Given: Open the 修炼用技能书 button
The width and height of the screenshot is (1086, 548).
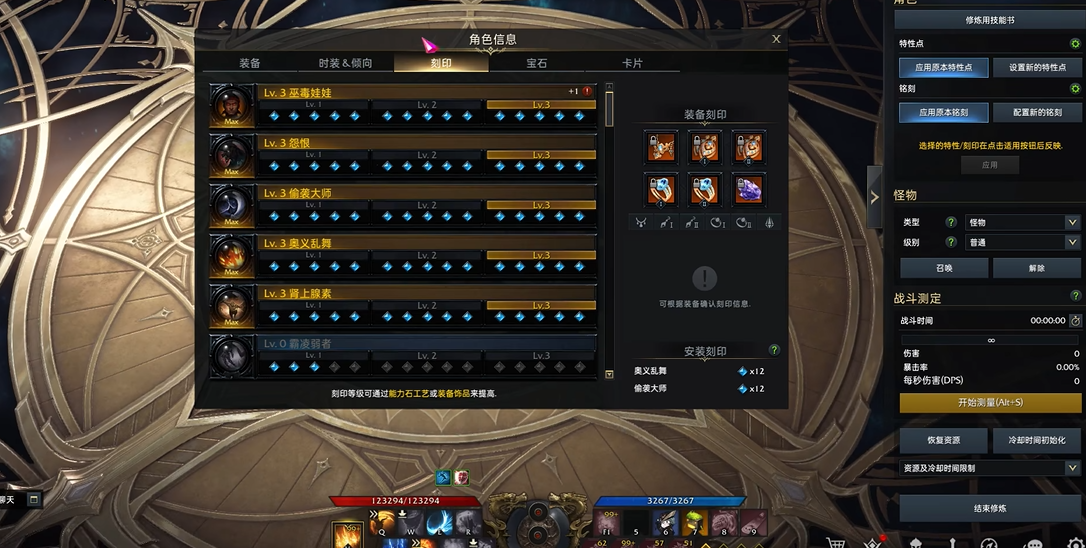Looking at the screenshot, I should [x=989, y=20].
